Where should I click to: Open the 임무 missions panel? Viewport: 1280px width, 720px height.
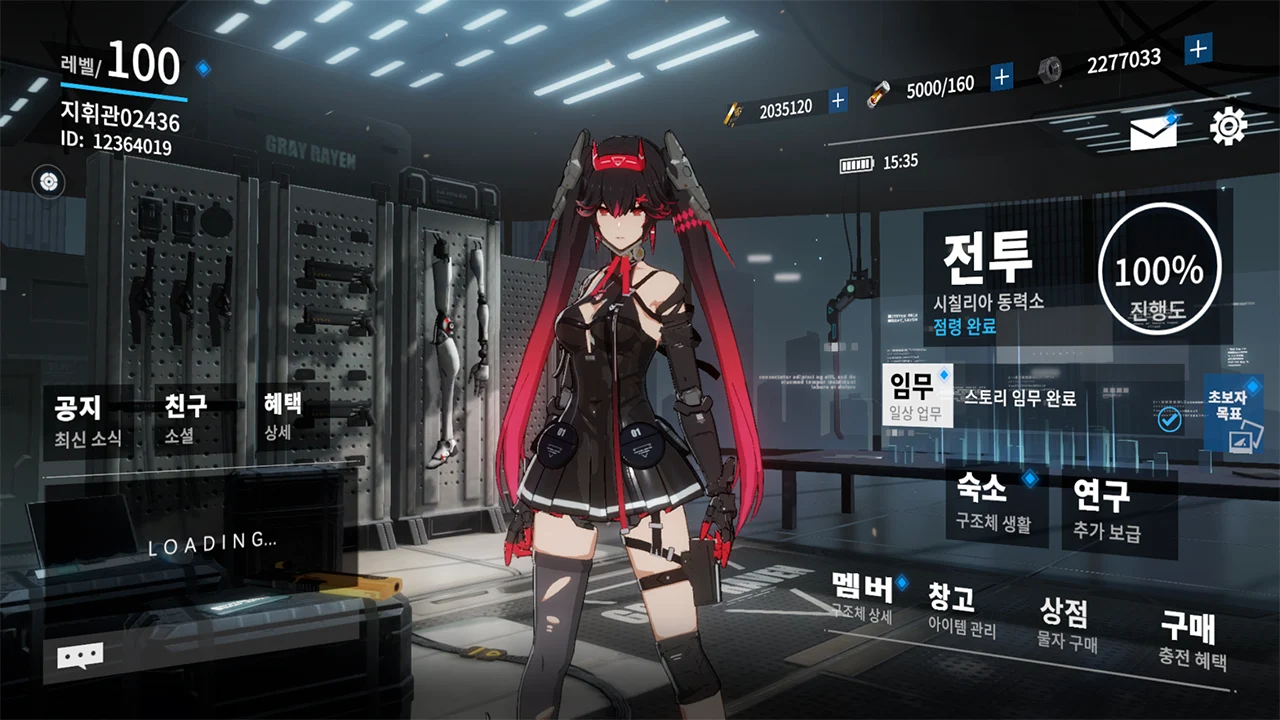pos(917,395)
